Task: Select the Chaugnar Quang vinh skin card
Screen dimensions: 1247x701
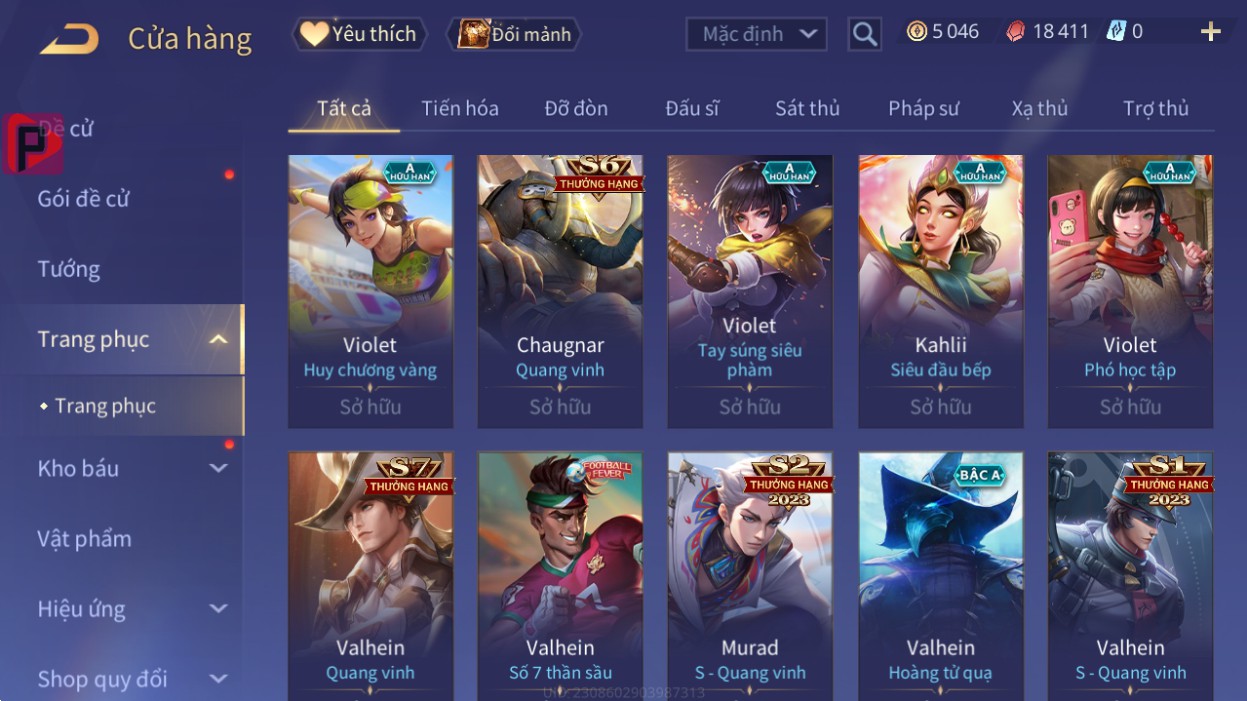Action: [560, 291]
